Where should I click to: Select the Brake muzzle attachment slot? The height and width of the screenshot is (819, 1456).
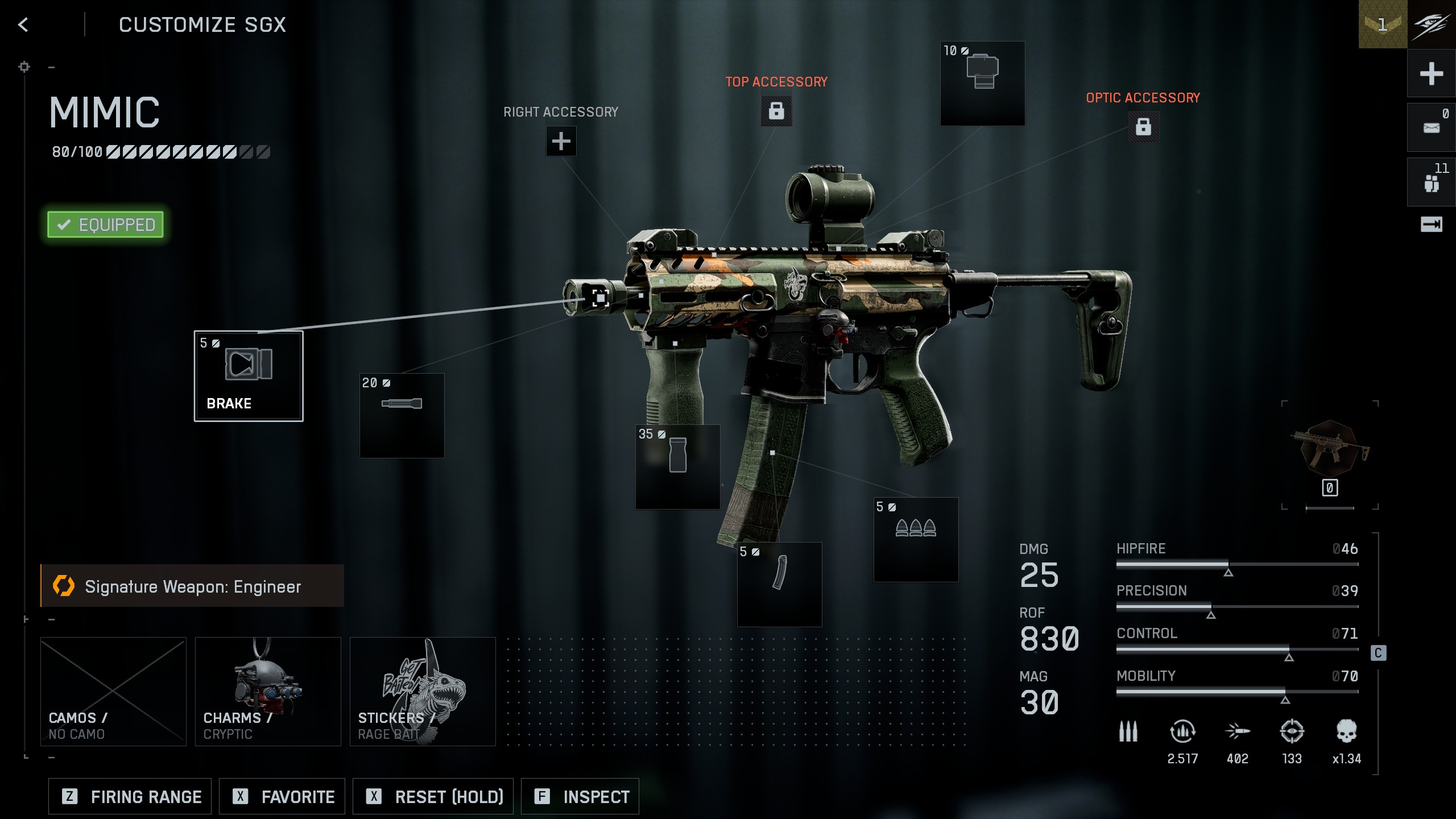(x=249, y=376)
